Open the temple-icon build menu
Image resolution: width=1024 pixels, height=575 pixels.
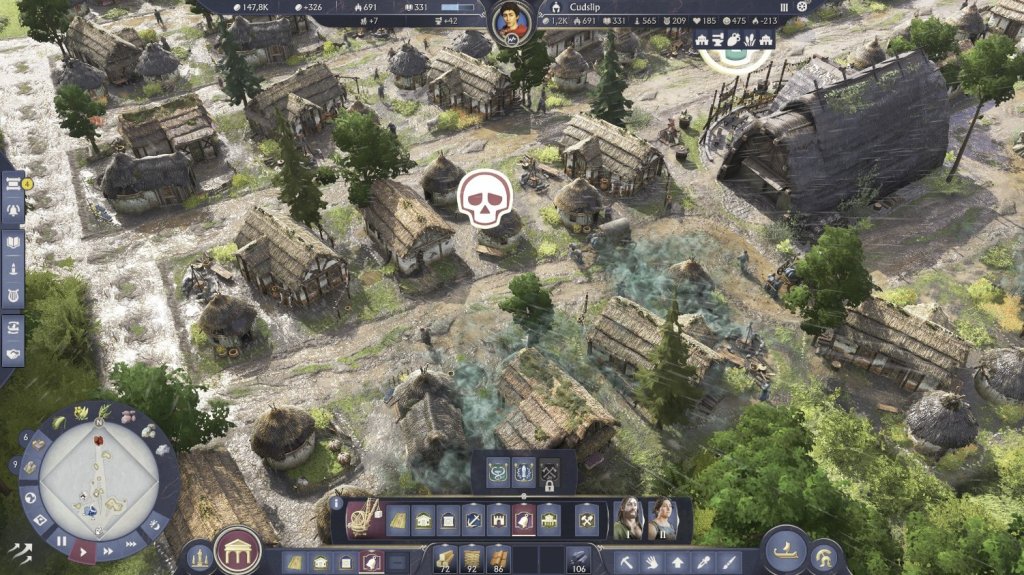coord(238,551)
